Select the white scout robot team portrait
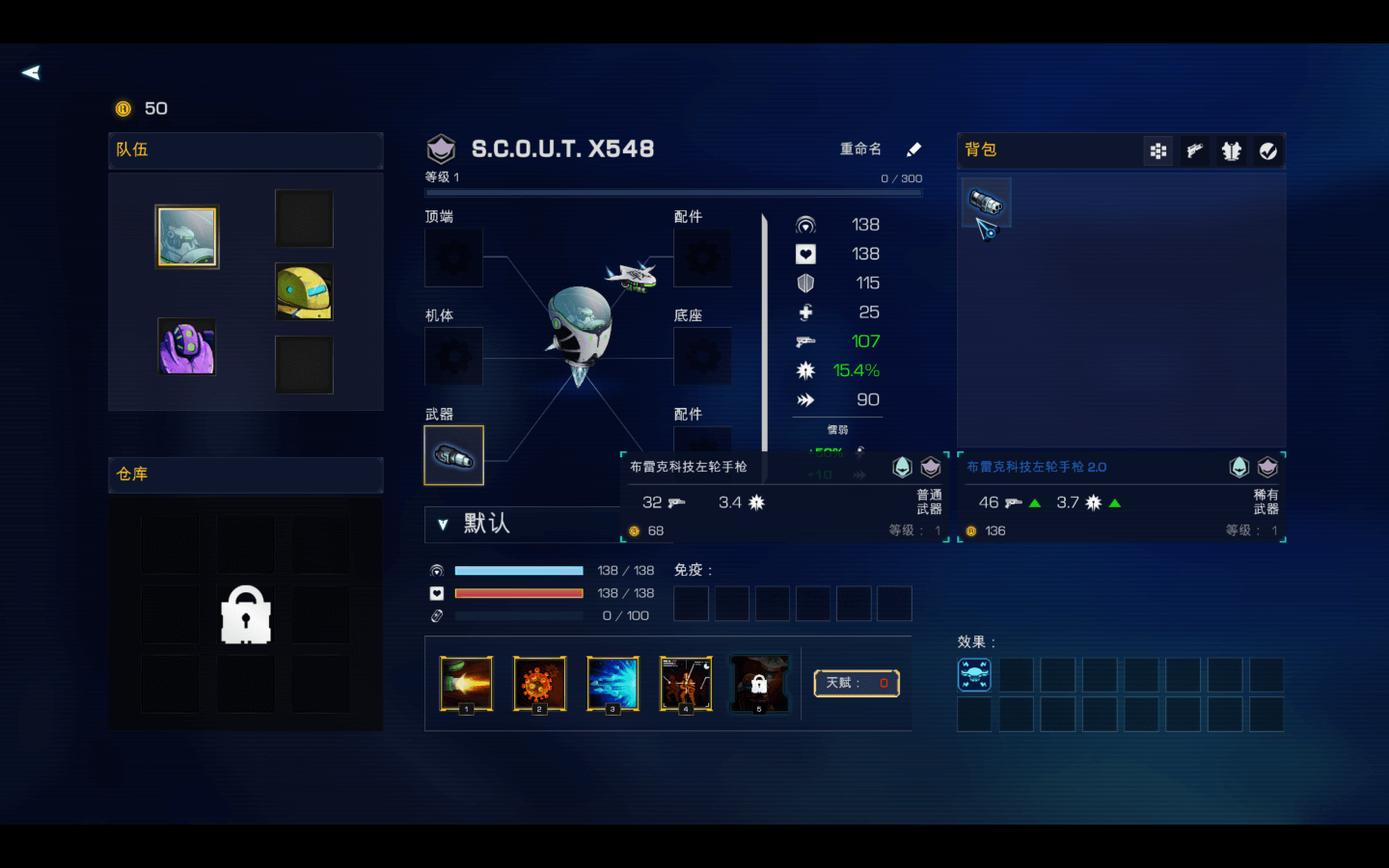Viewport: 1389px width, 868px height. pos(187,236)
